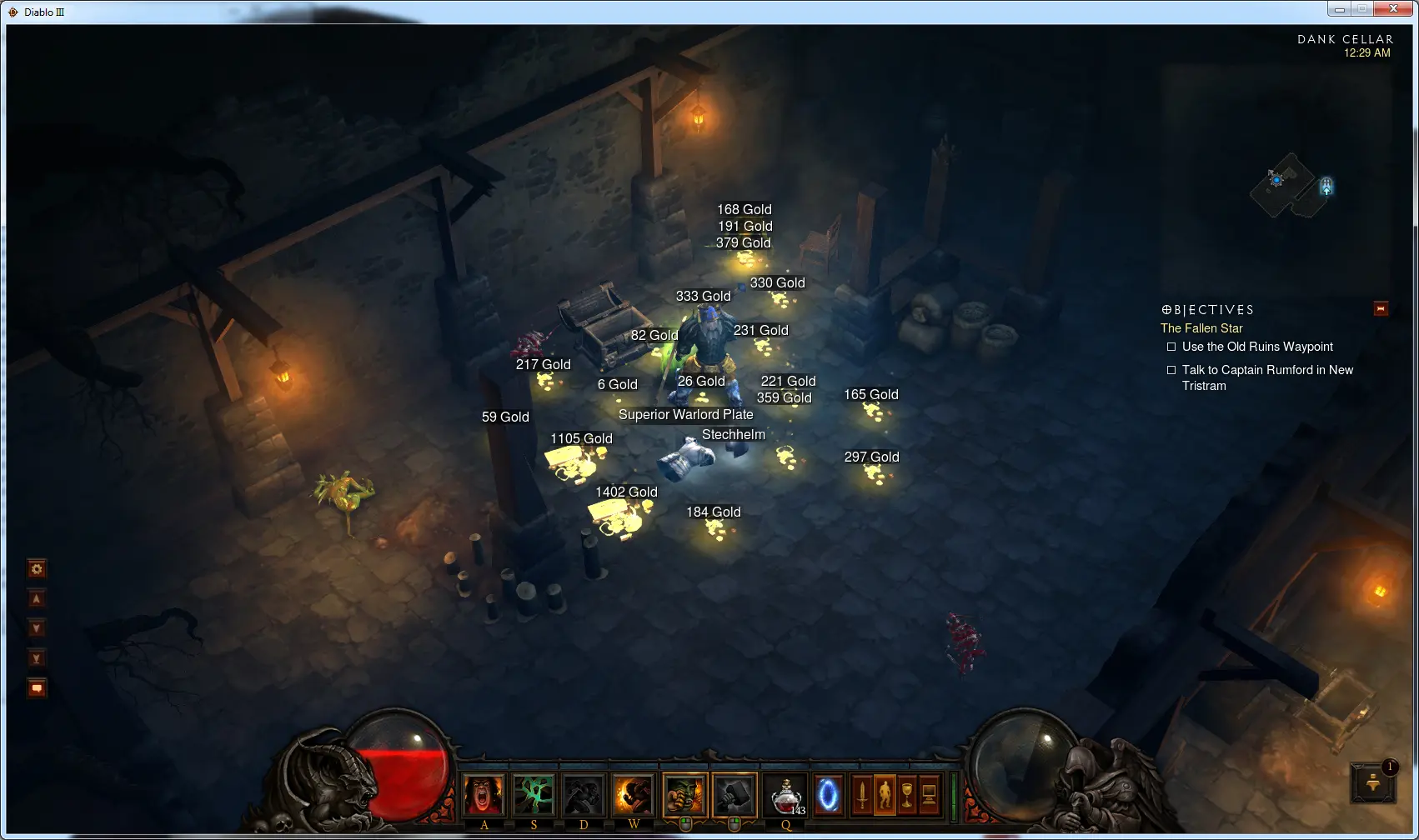Open the blue town portal
This screenshot has height=840, width=1419.
coord(828,794)
